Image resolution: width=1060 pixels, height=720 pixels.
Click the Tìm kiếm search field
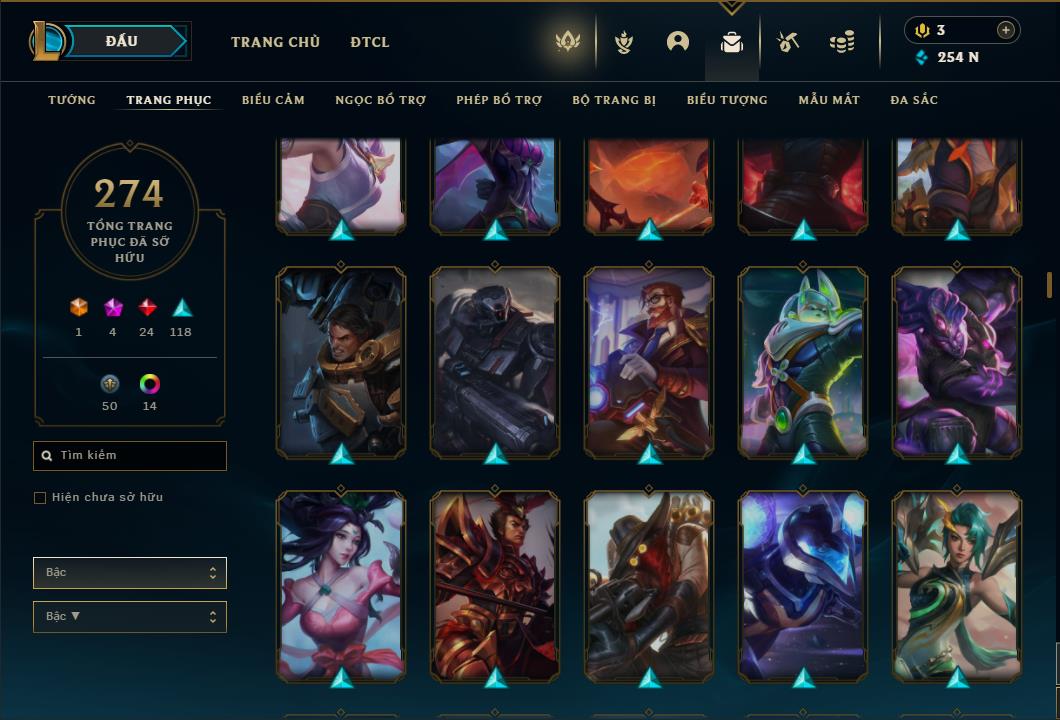tap(130, 456)
